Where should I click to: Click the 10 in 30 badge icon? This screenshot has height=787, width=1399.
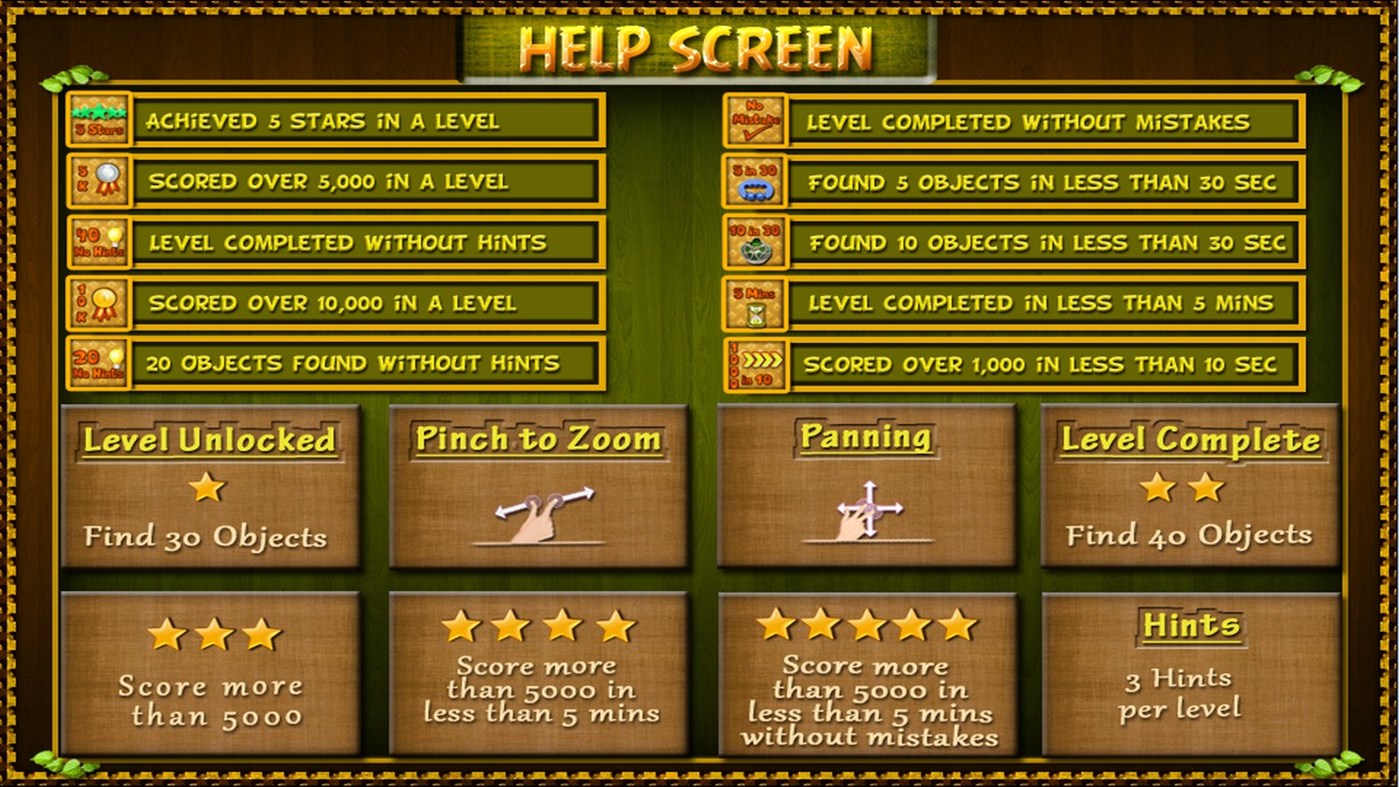pyautogui.click(x=754, y=242)
